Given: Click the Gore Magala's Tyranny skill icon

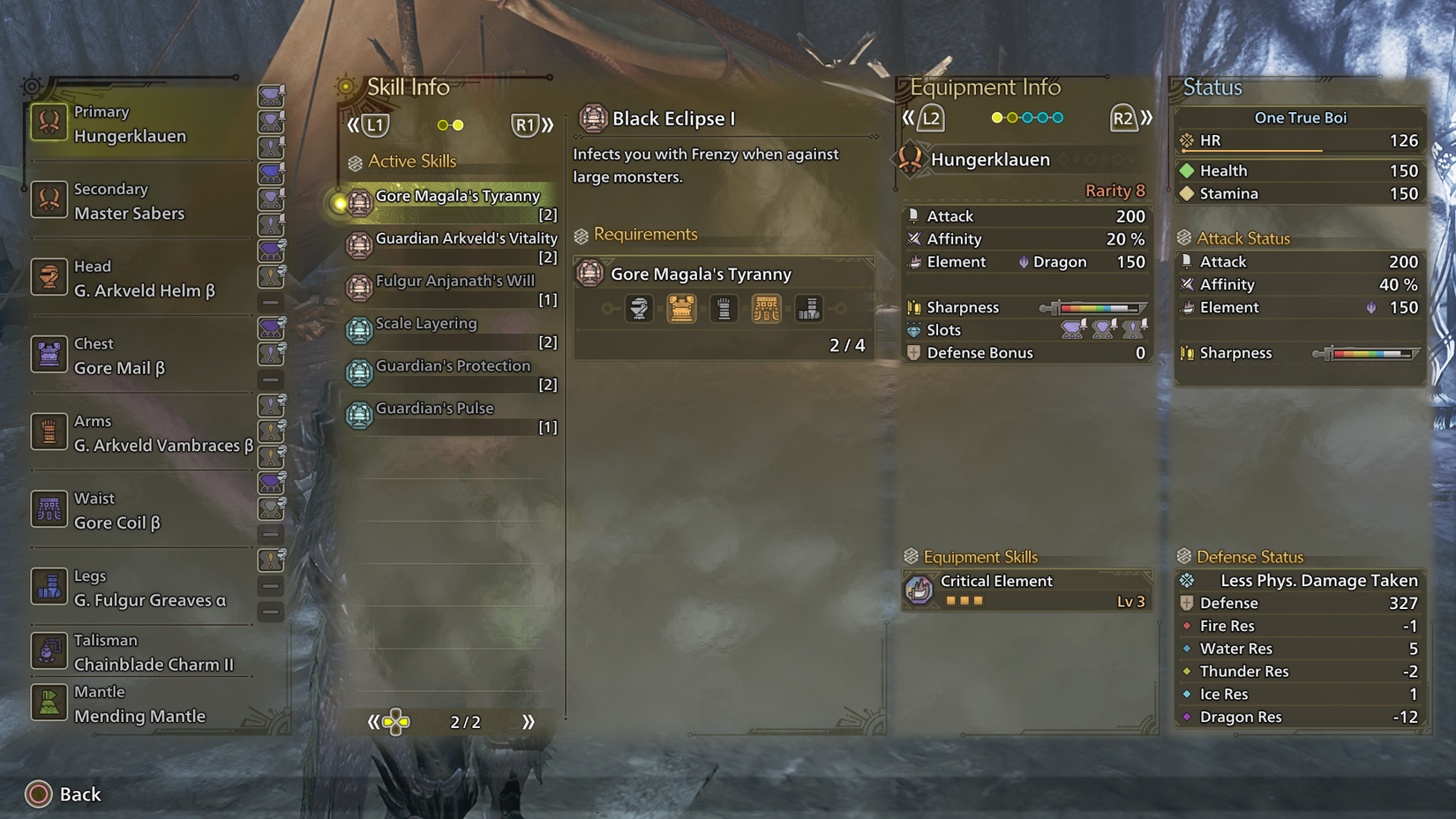Looking at the screenshot, I should pyautogui.click(x=358, y=202).
